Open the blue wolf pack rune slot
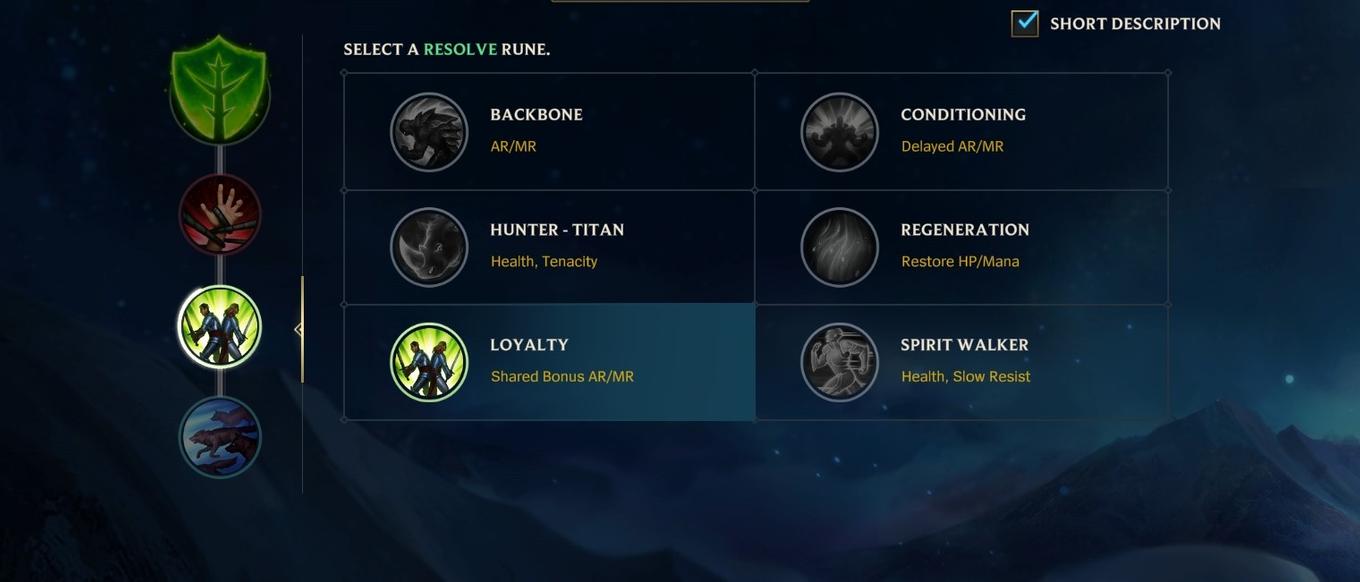Viewport: 1360px width, 582px height. (220, 437)
